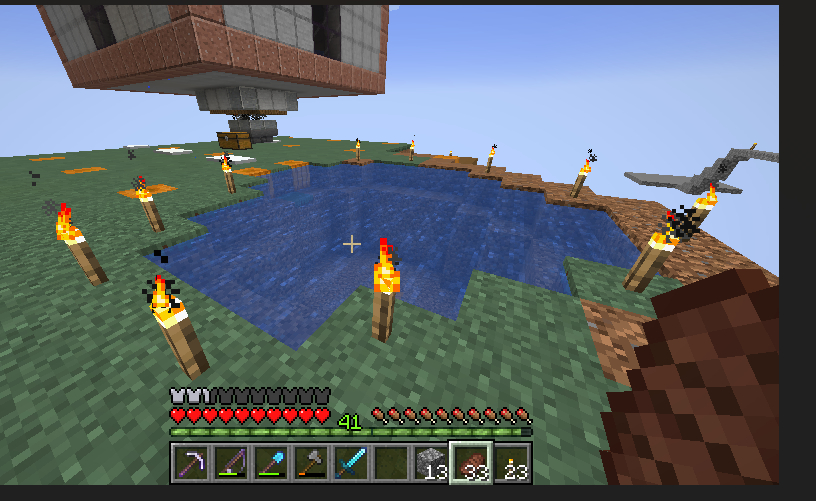Select the pickaxe hotbar slot

click(x=190, y=463)
